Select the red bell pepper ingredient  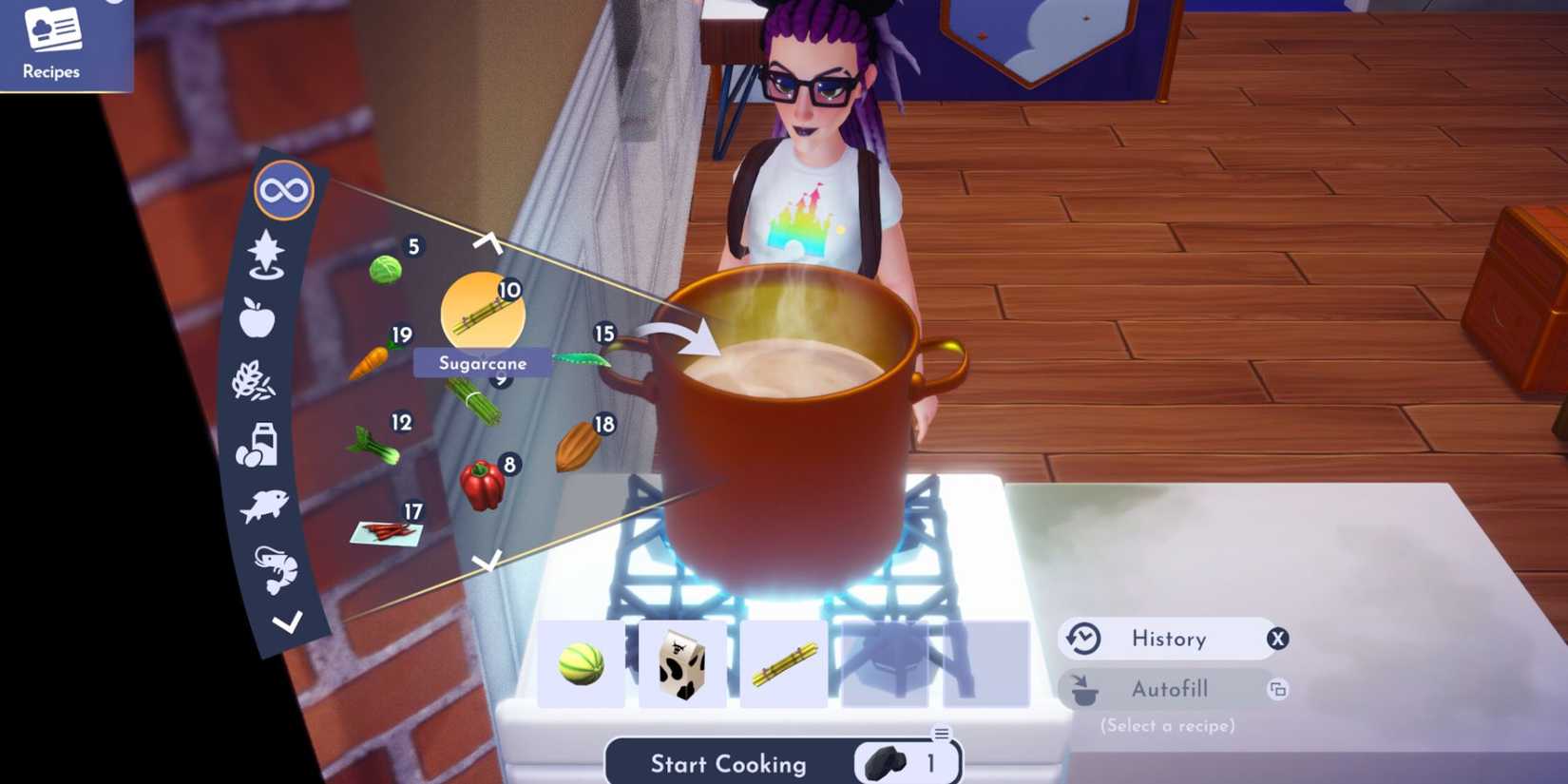(482, 480)
